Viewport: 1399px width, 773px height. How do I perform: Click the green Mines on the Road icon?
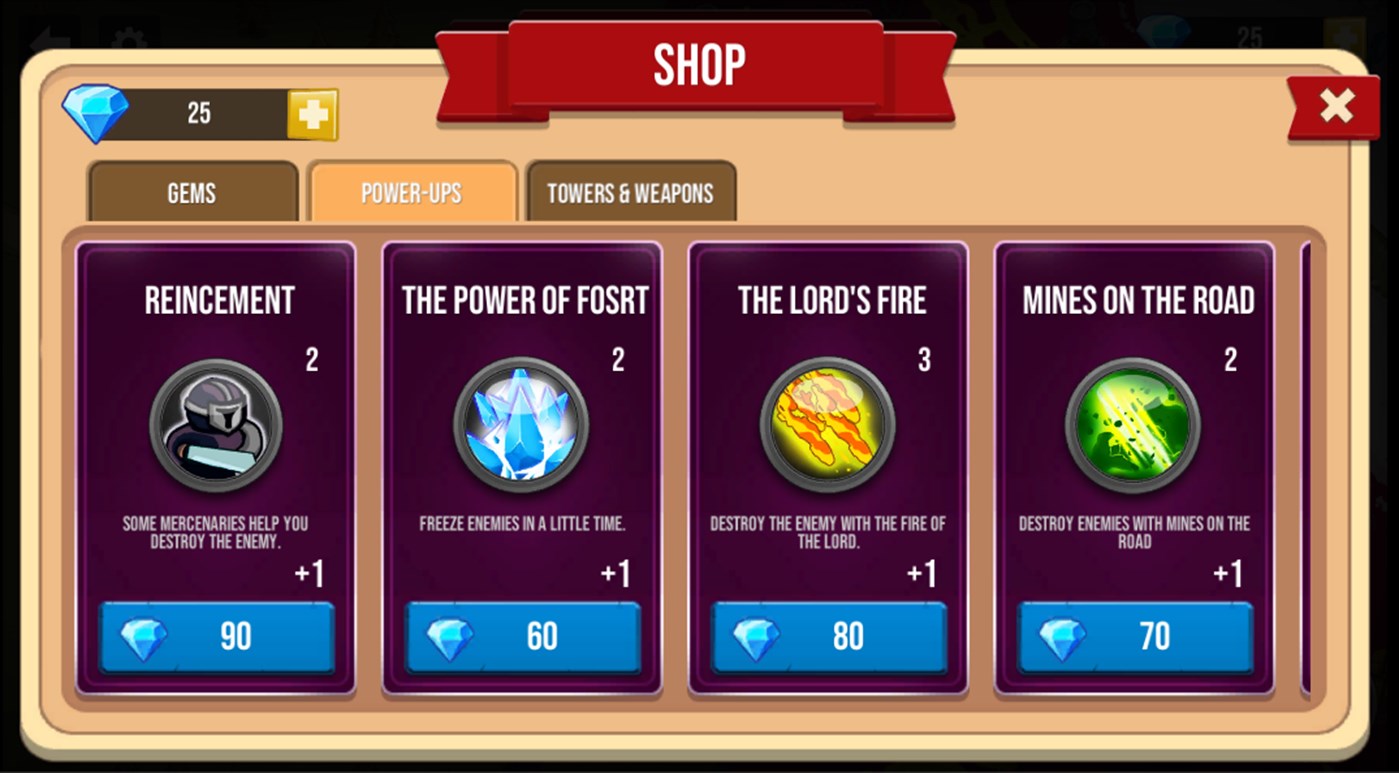1134,424
